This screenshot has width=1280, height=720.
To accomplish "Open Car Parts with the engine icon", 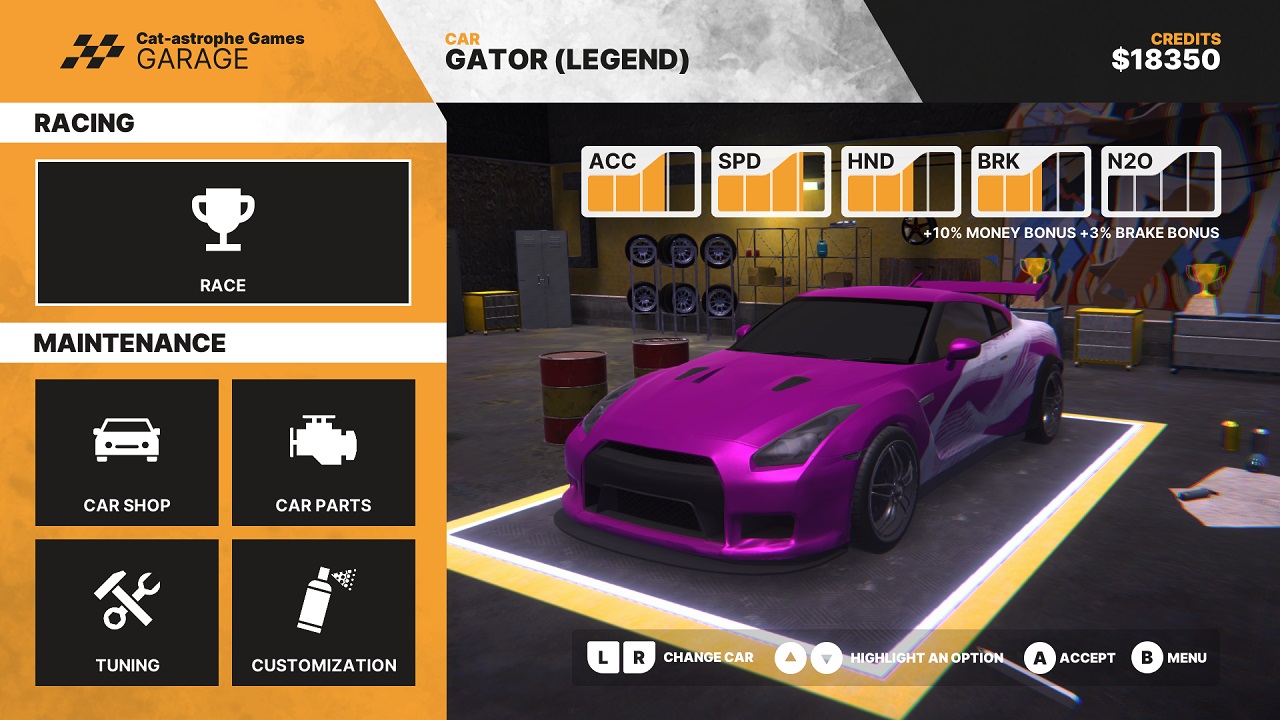I will click(323, 440).
